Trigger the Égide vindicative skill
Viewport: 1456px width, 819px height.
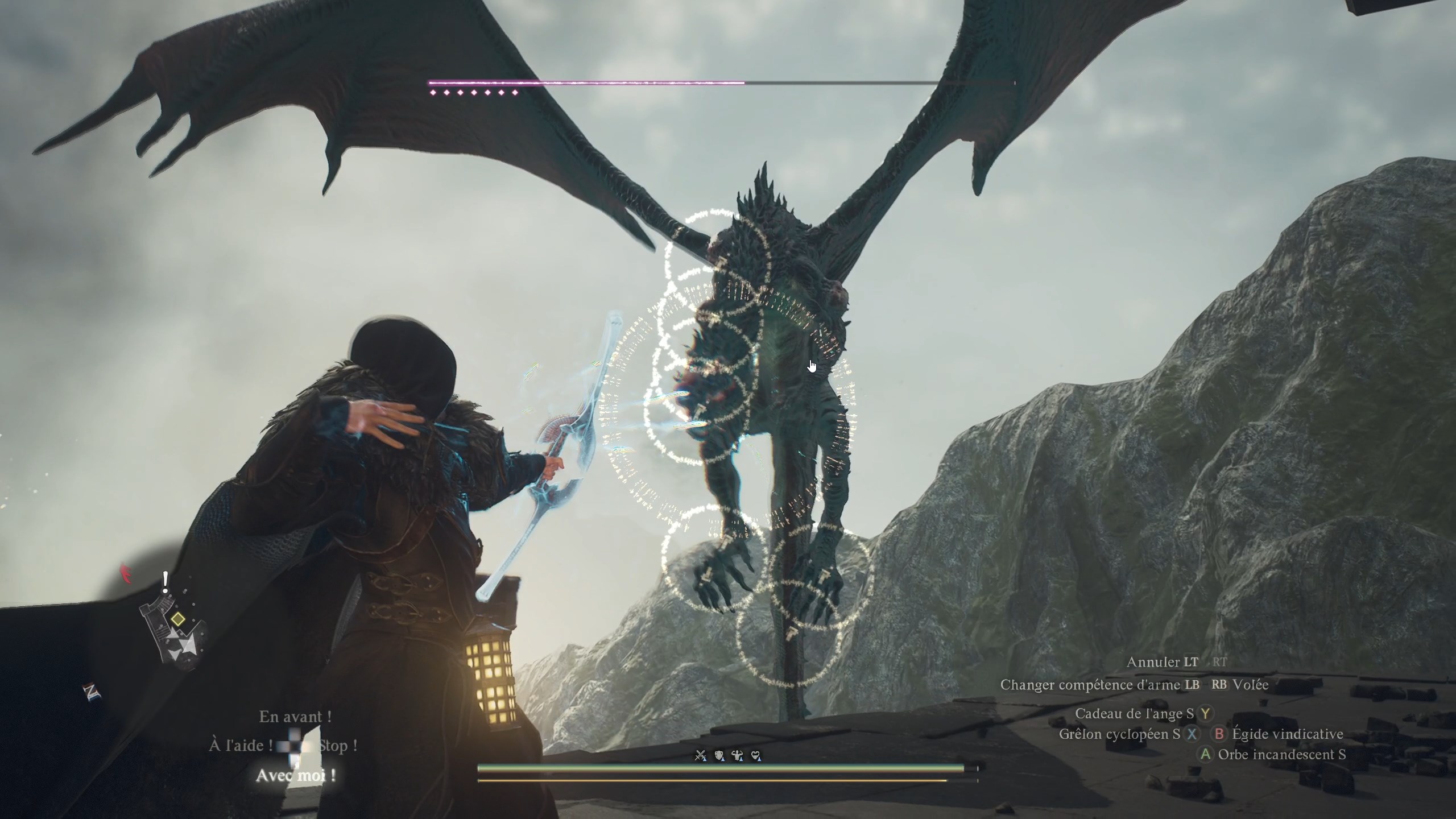tap(1288, 734)
